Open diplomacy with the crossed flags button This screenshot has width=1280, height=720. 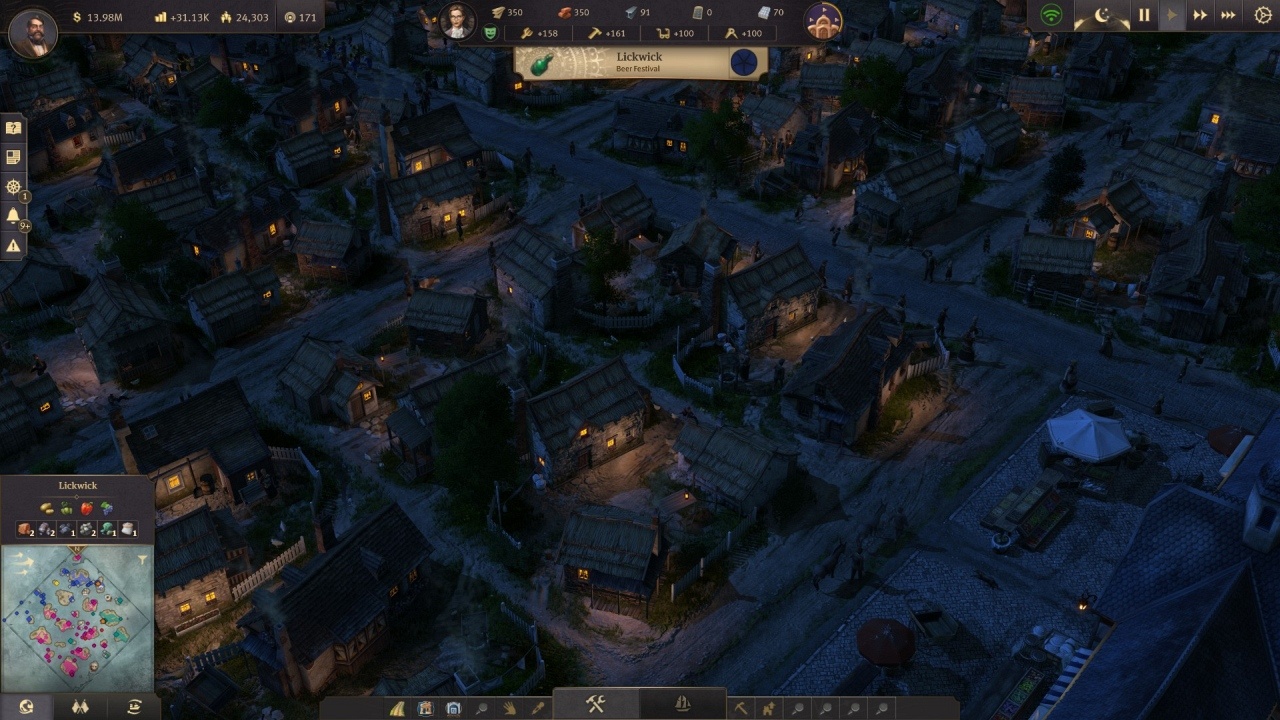(80, 707)
